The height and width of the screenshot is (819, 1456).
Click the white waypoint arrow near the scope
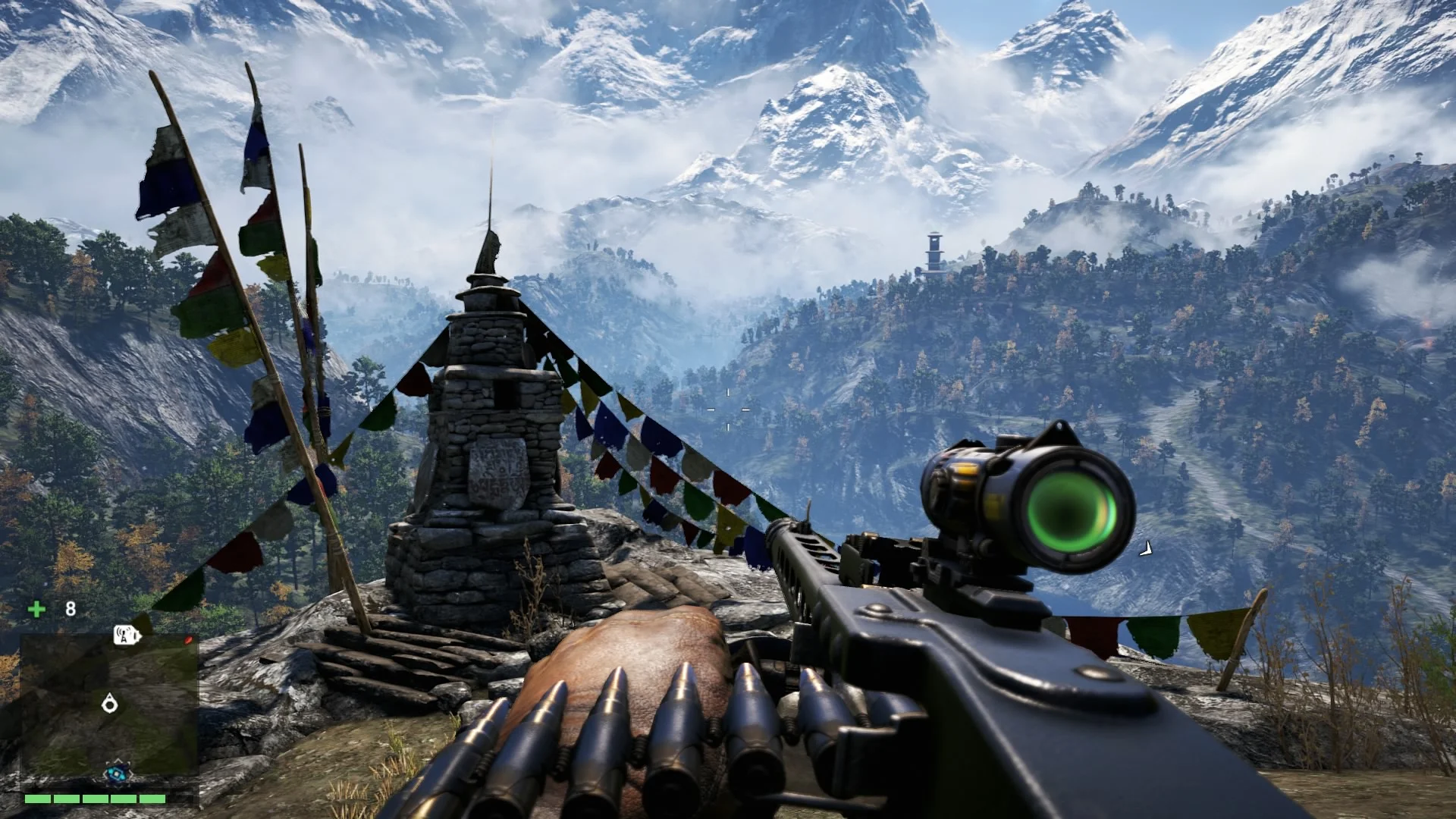coord(1145,548)
